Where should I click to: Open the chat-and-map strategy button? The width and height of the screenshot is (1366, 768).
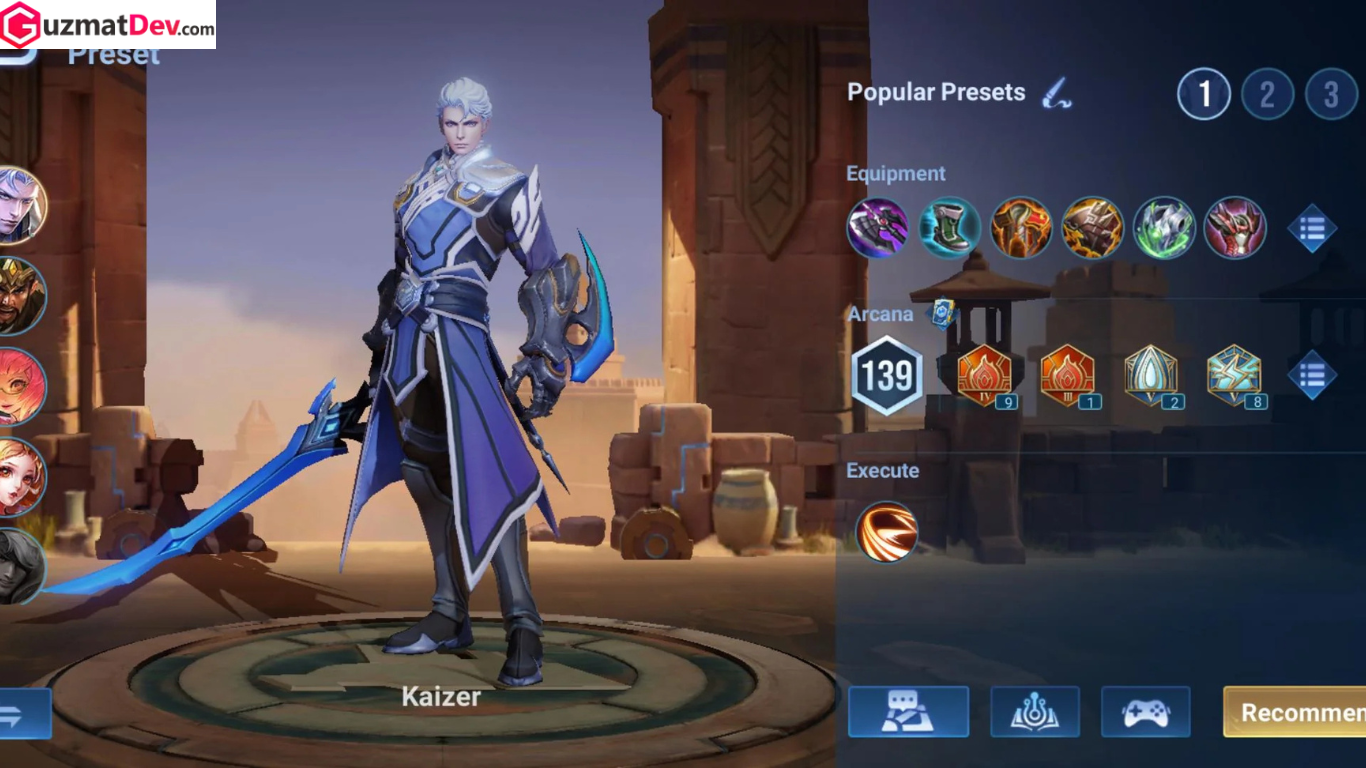908,712
